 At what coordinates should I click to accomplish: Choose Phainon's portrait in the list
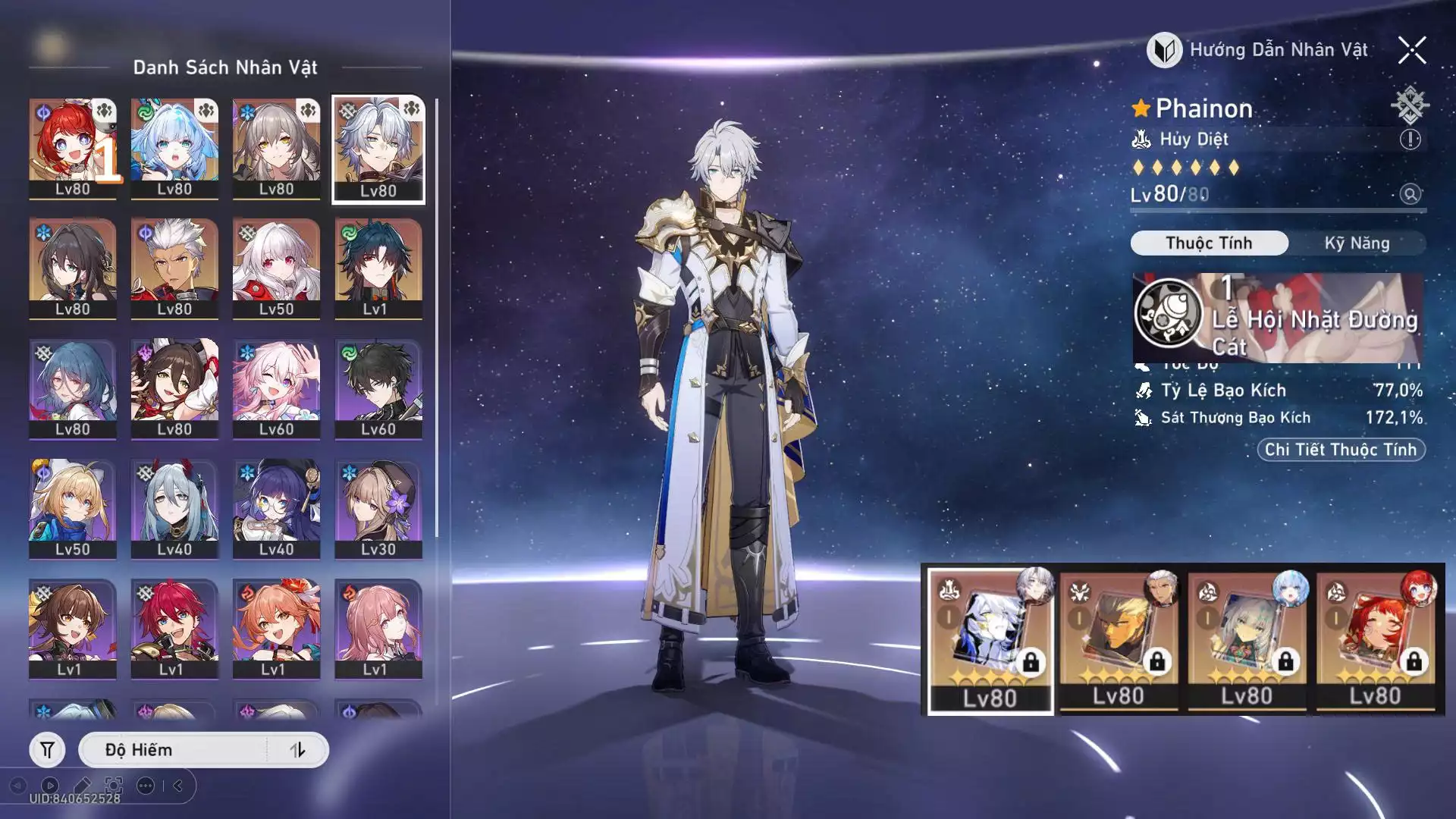tap(378, 149)
